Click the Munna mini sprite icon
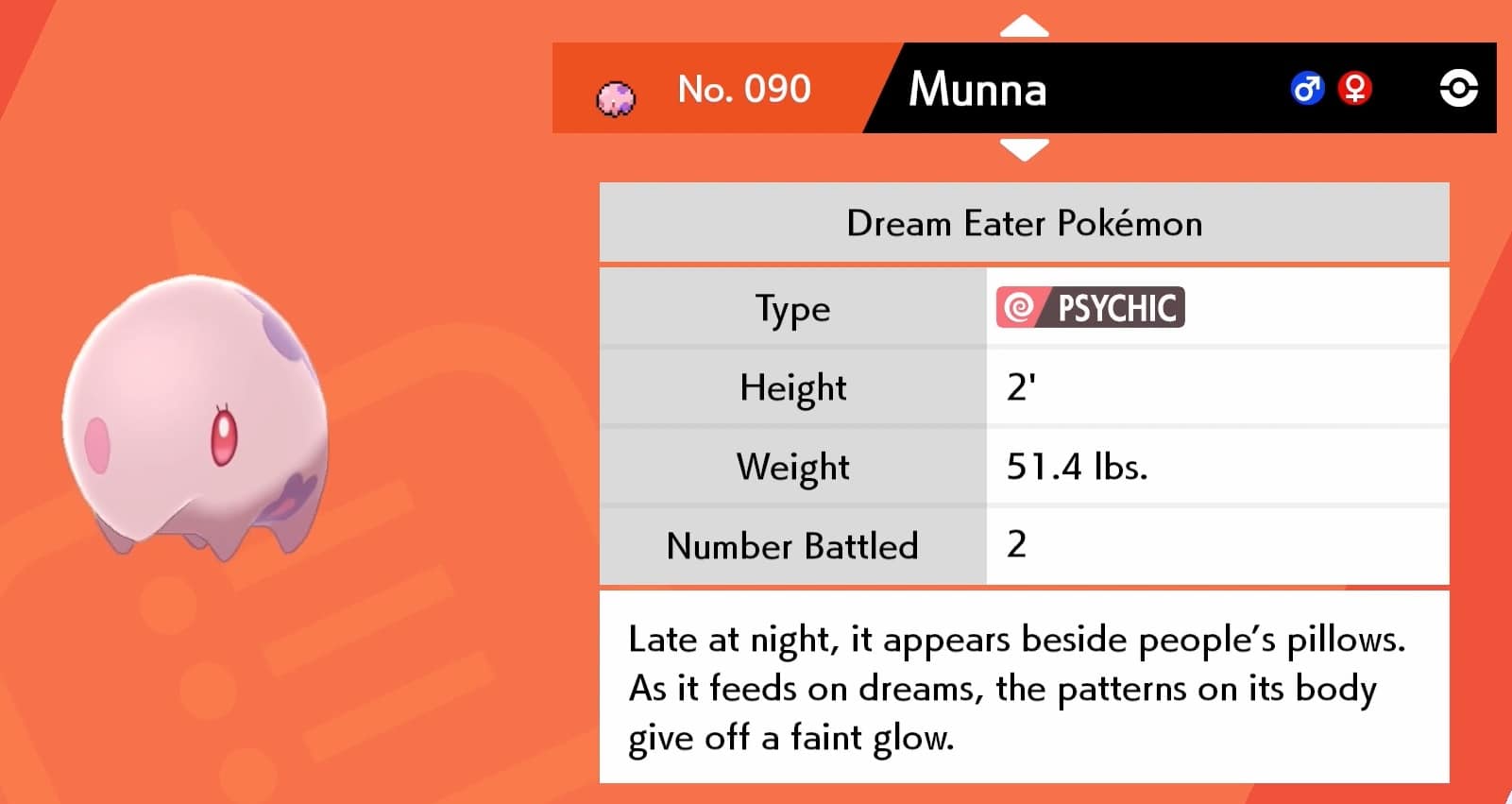 point(616,90)
